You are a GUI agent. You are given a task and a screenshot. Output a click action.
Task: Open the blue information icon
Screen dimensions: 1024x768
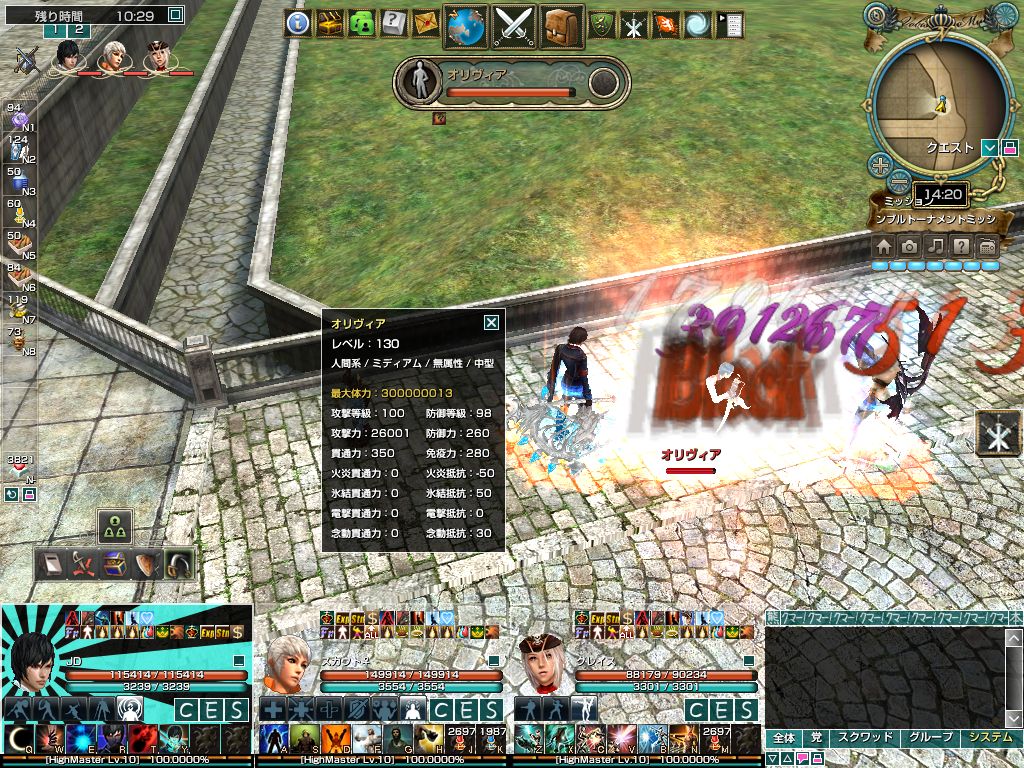[x=297, y=23]
